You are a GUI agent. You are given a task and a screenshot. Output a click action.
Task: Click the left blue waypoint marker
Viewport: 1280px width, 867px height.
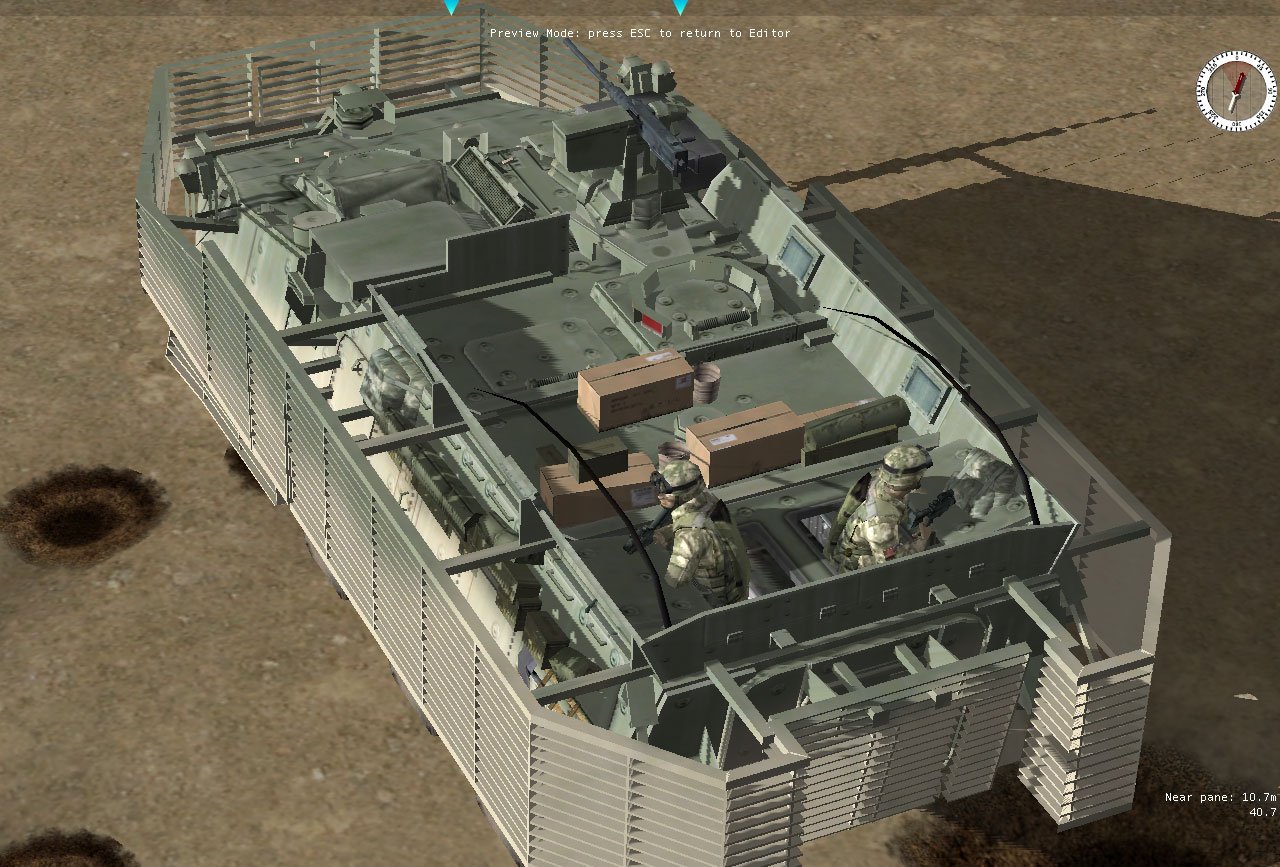pyautogui.click(x=452, y=6)
